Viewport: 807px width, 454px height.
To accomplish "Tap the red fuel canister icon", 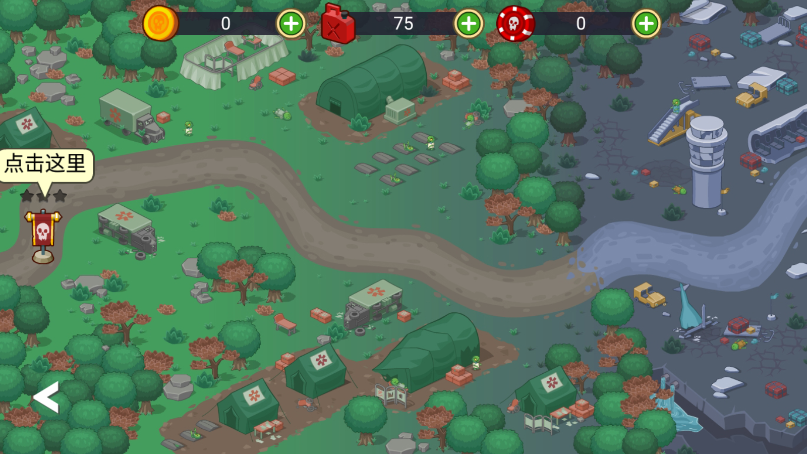I will 338,23.
